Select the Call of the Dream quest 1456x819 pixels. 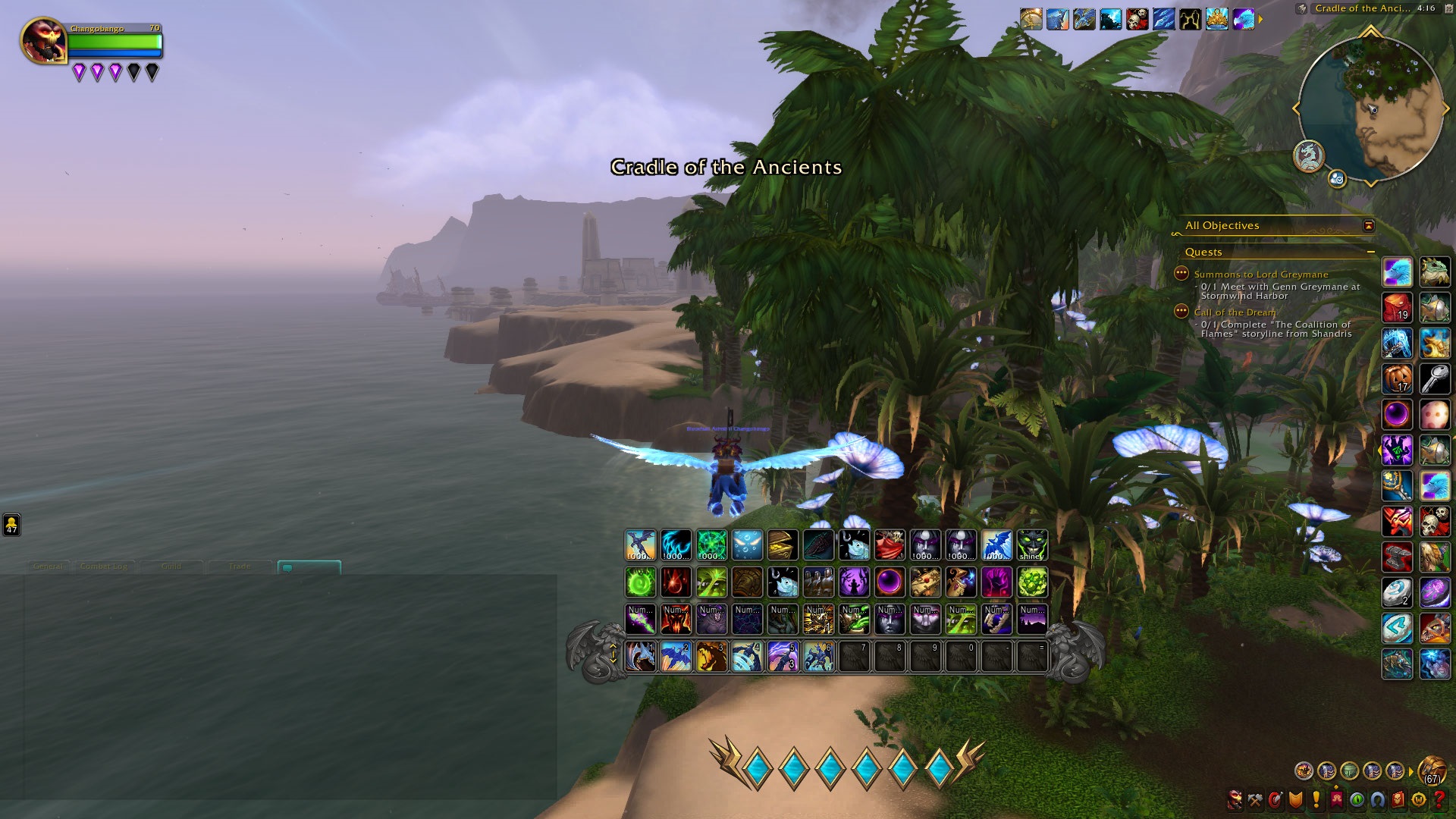(1235, 312)
